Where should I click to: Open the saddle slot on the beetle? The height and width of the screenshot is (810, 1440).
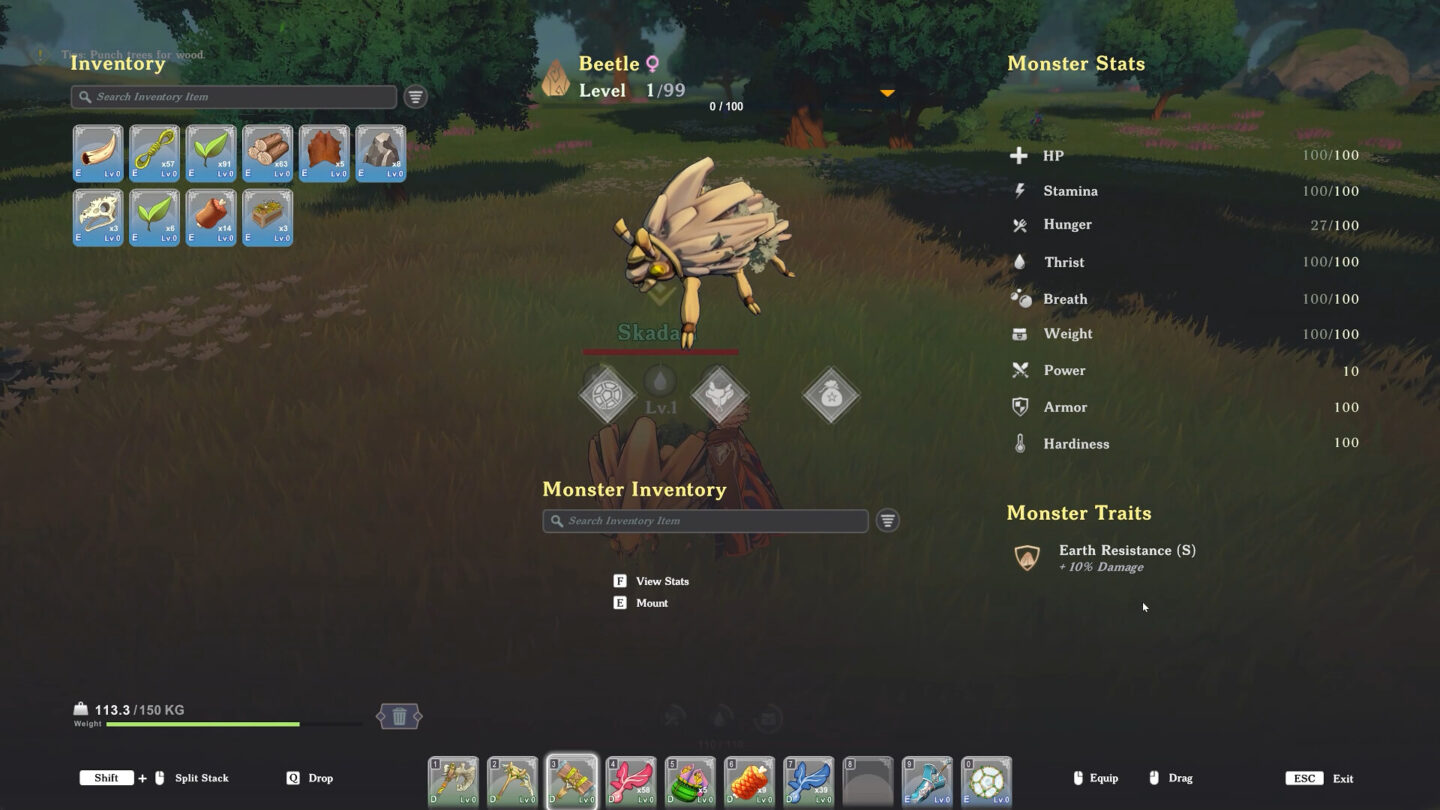tap(720, 394)
